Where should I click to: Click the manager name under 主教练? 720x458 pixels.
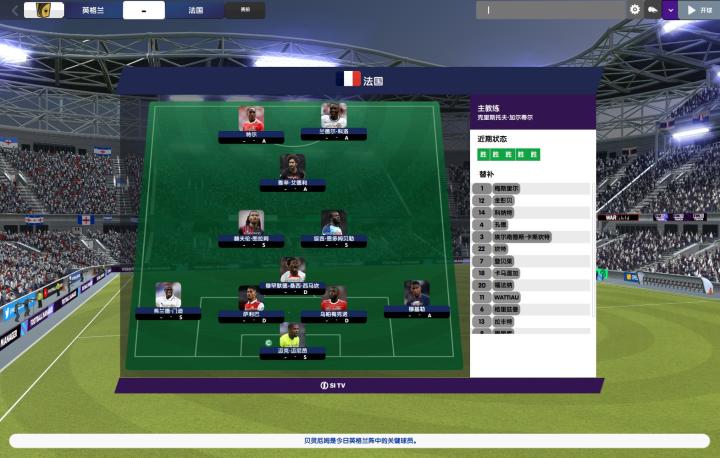tap(505, 117)
